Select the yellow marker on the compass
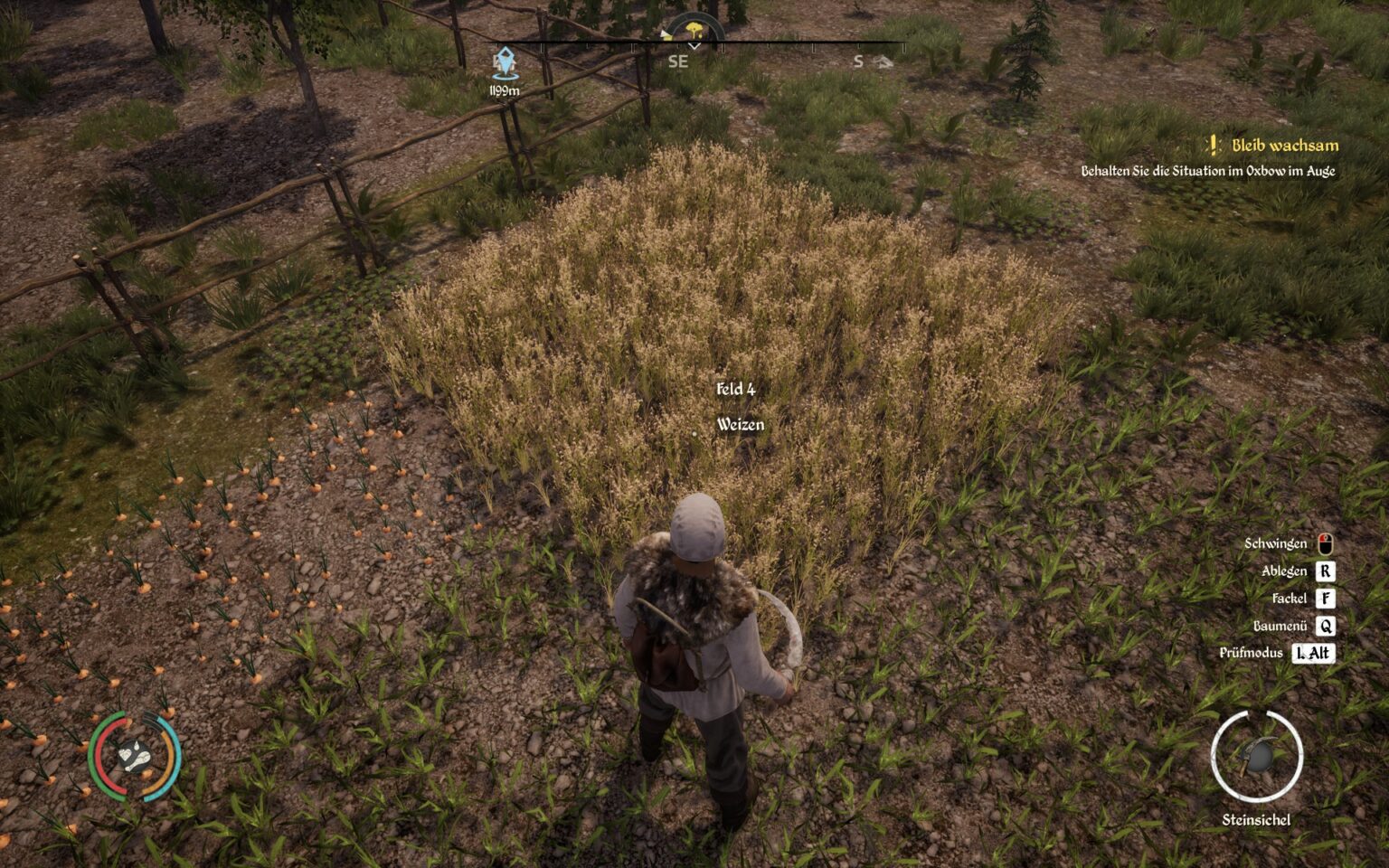The image size is (1389, 868). 694,30
